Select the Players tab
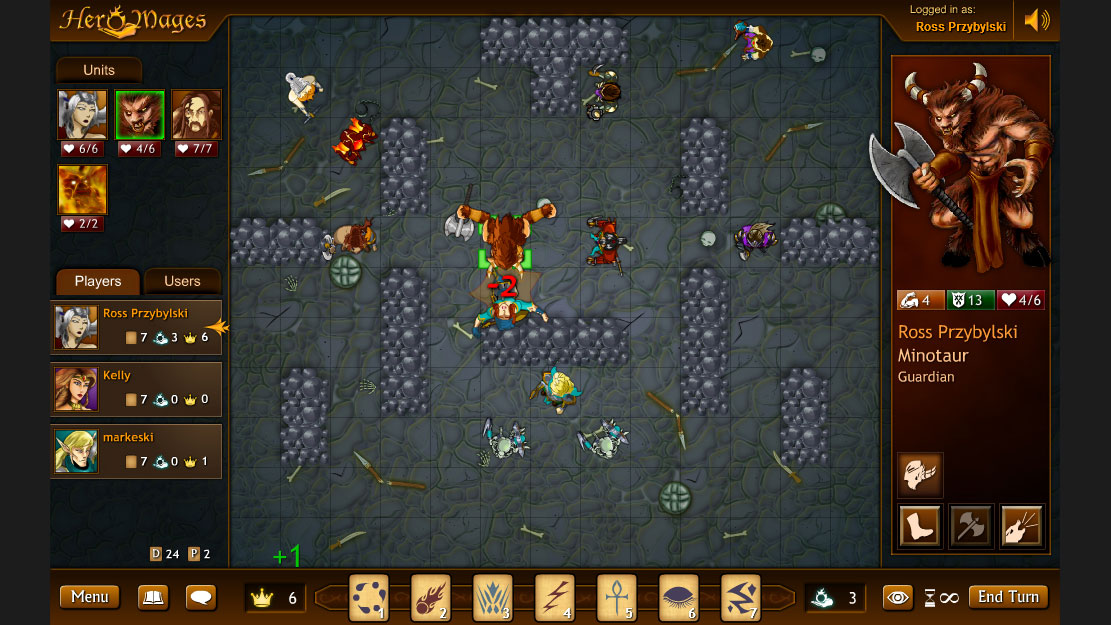This screenshot has height=625, width=1111. click(x=98, y=281)
